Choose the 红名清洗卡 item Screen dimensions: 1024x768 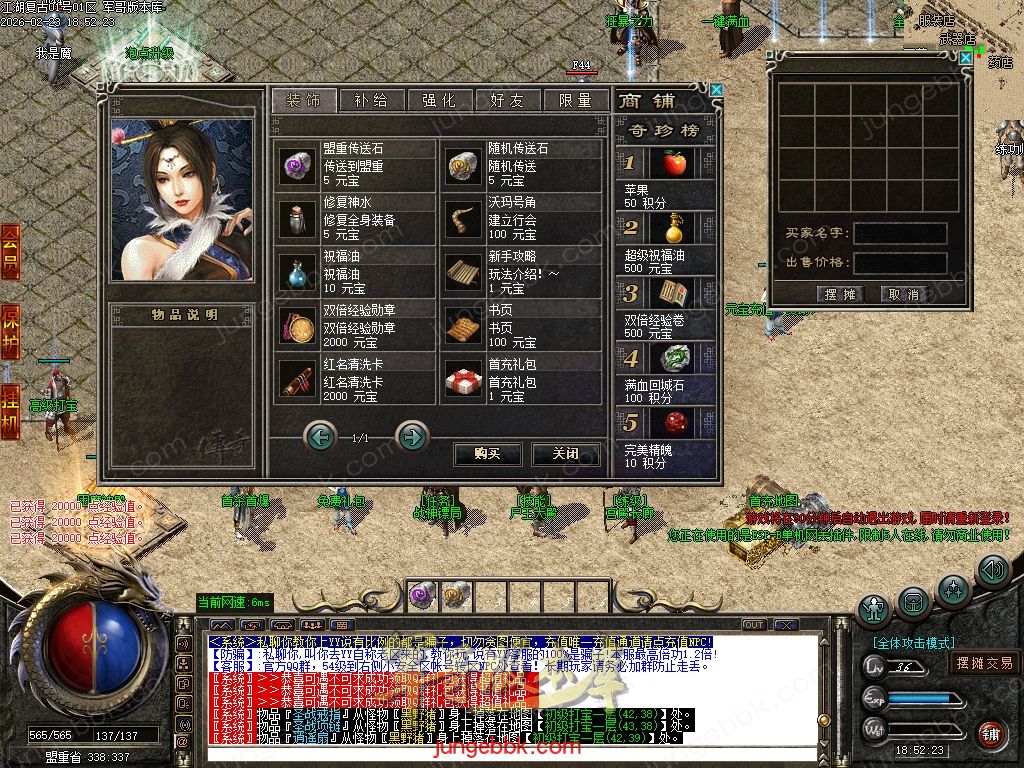pyautogui.click(x=296, y=380)
